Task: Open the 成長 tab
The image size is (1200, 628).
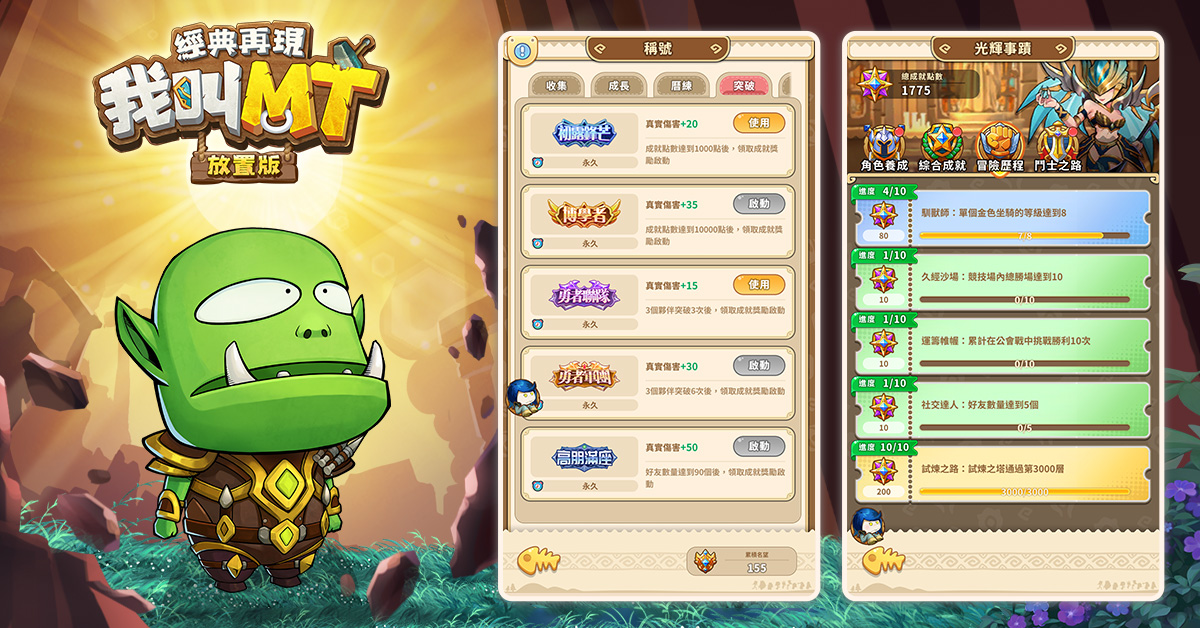Action: pos(619,86)
